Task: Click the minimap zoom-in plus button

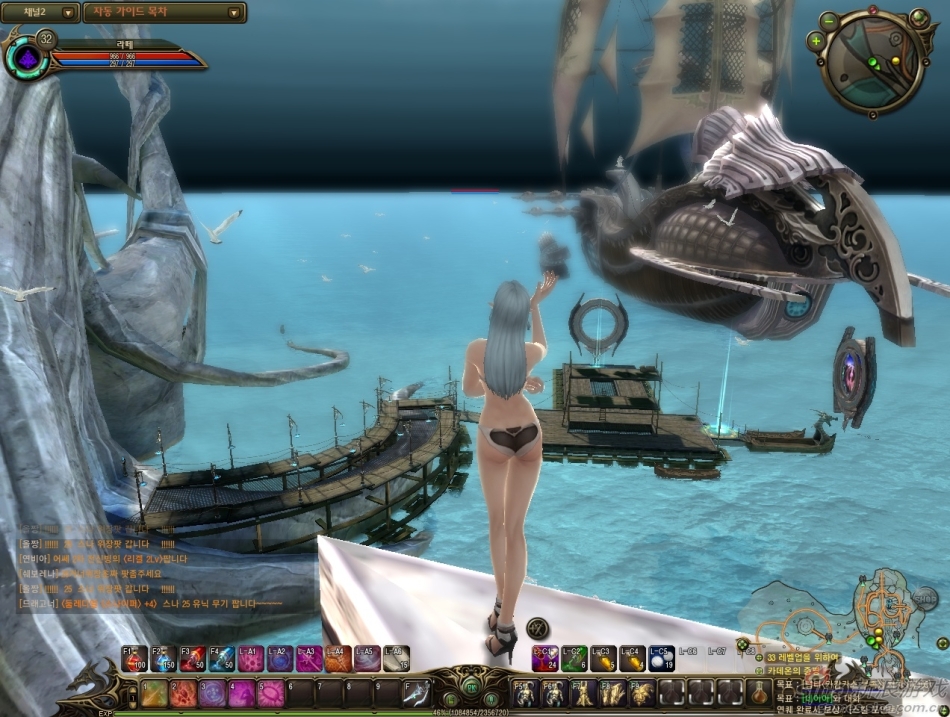Action: 817,41
